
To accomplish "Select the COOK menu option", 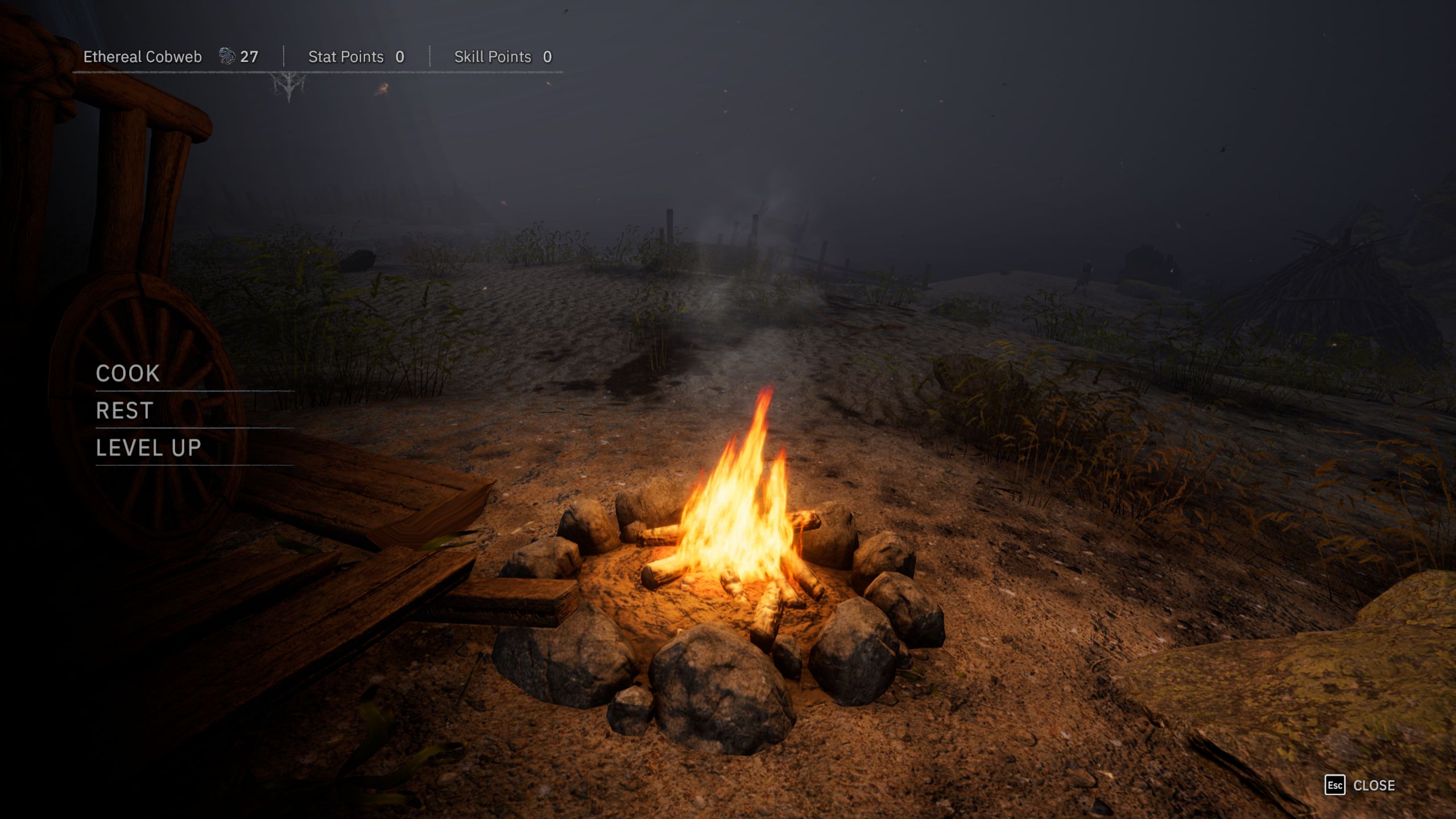I will tap(128, 374).
